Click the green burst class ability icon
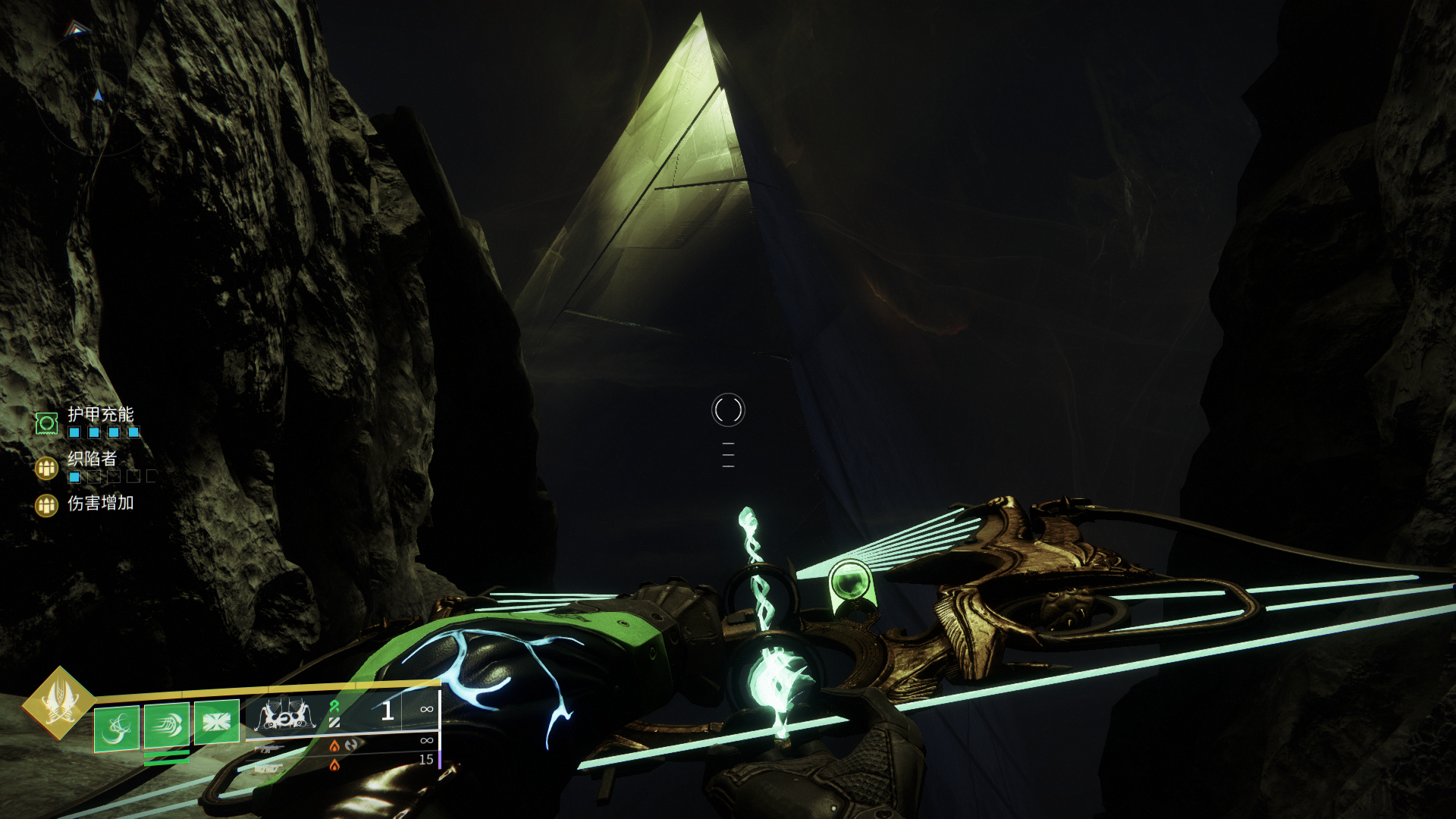 pos(217,721)
